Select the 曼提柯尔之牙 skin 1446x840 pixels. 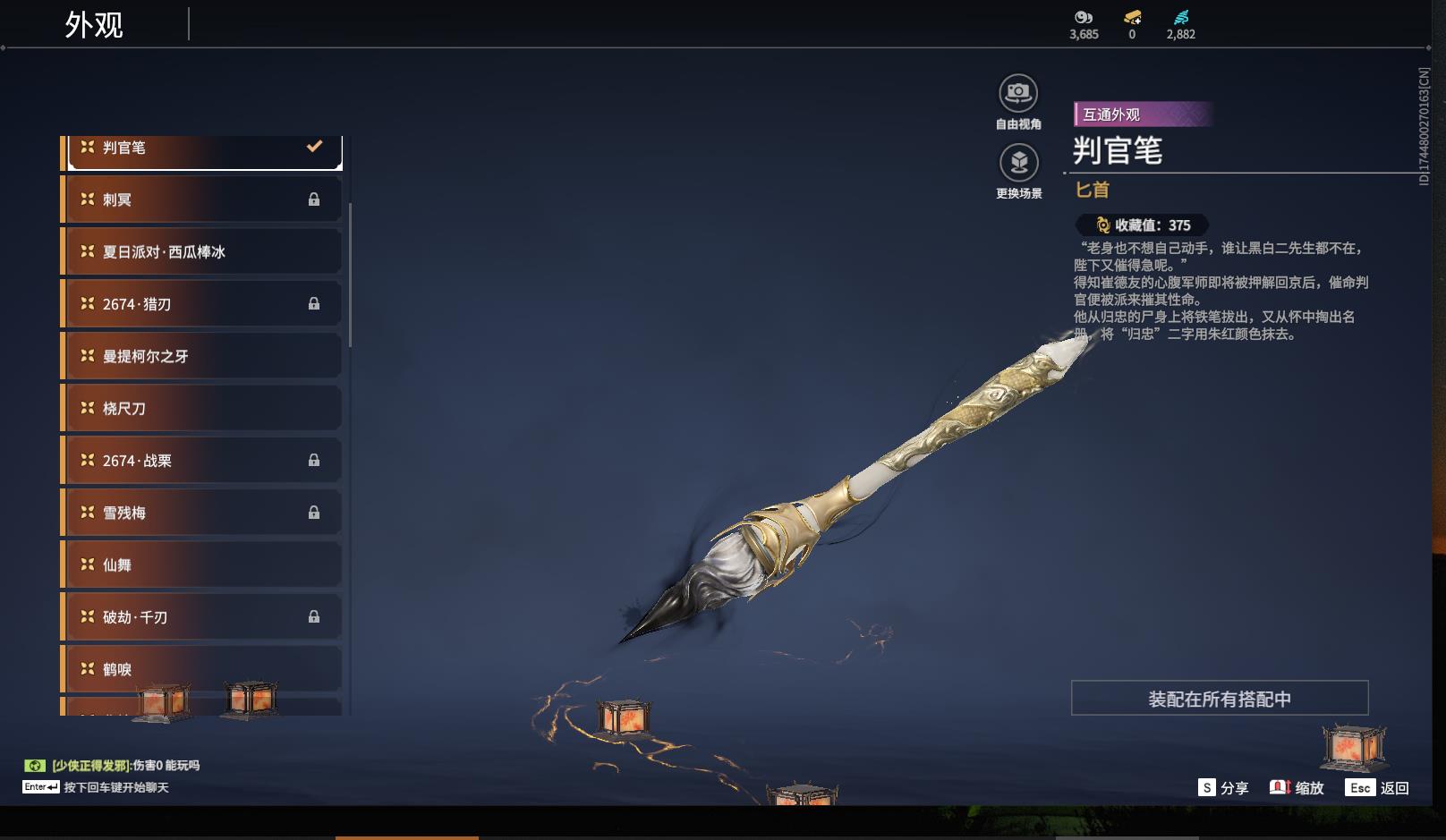pyautogui.click(x=204, y=356)
